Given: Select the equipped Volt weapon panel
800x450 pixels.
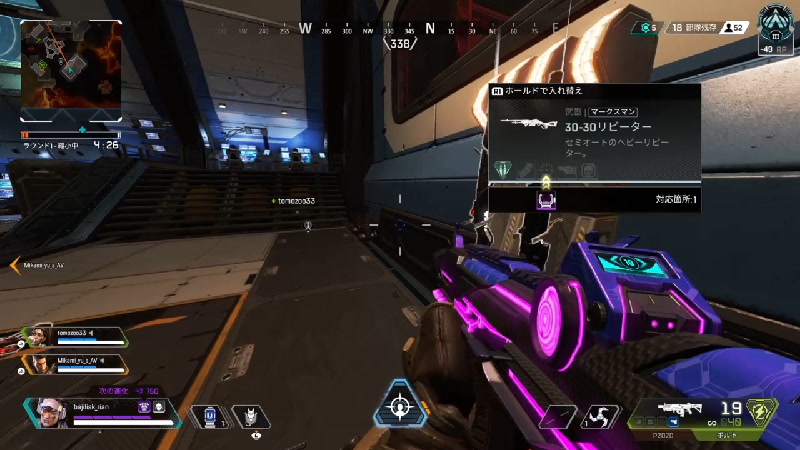Looking at the screenshot, I should pyautogui.click(x=701, y=413).
